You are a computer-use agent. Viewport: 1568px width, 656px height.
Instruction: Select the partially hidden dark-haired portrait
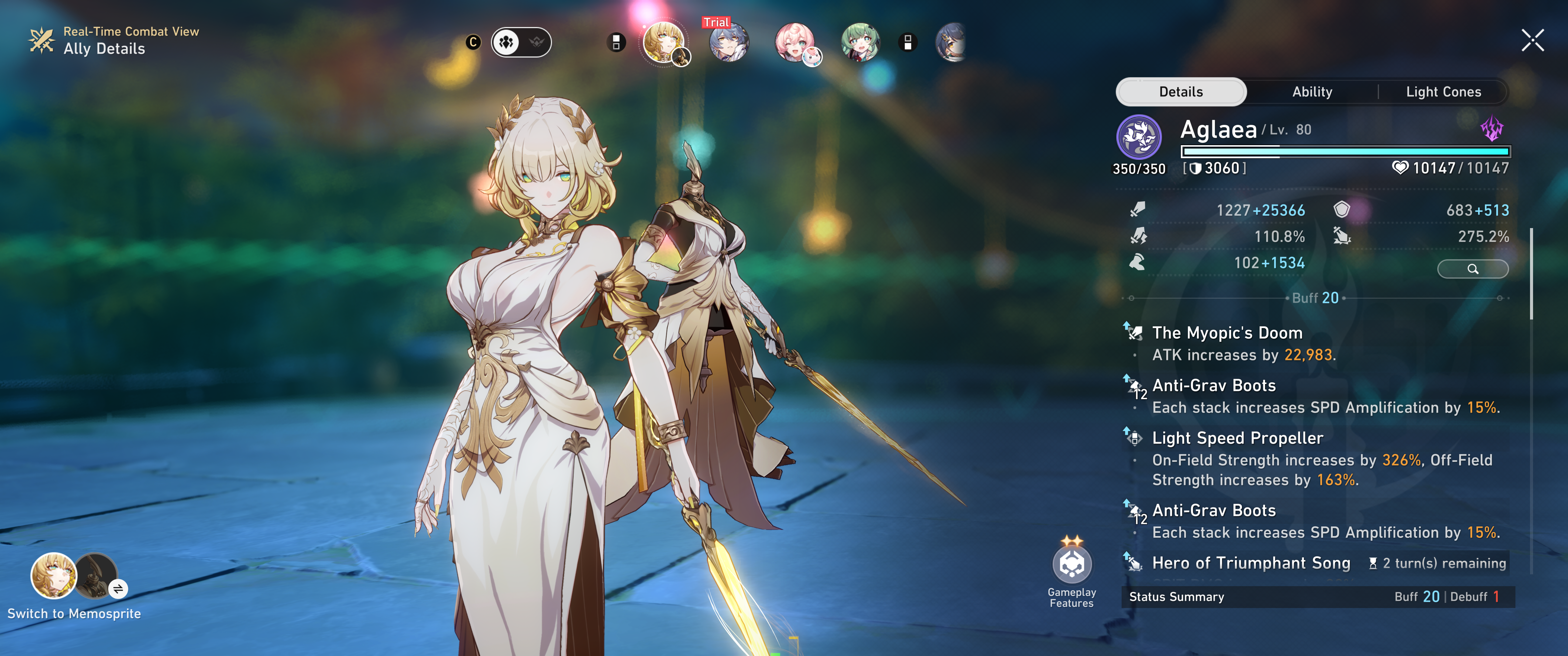951,43
